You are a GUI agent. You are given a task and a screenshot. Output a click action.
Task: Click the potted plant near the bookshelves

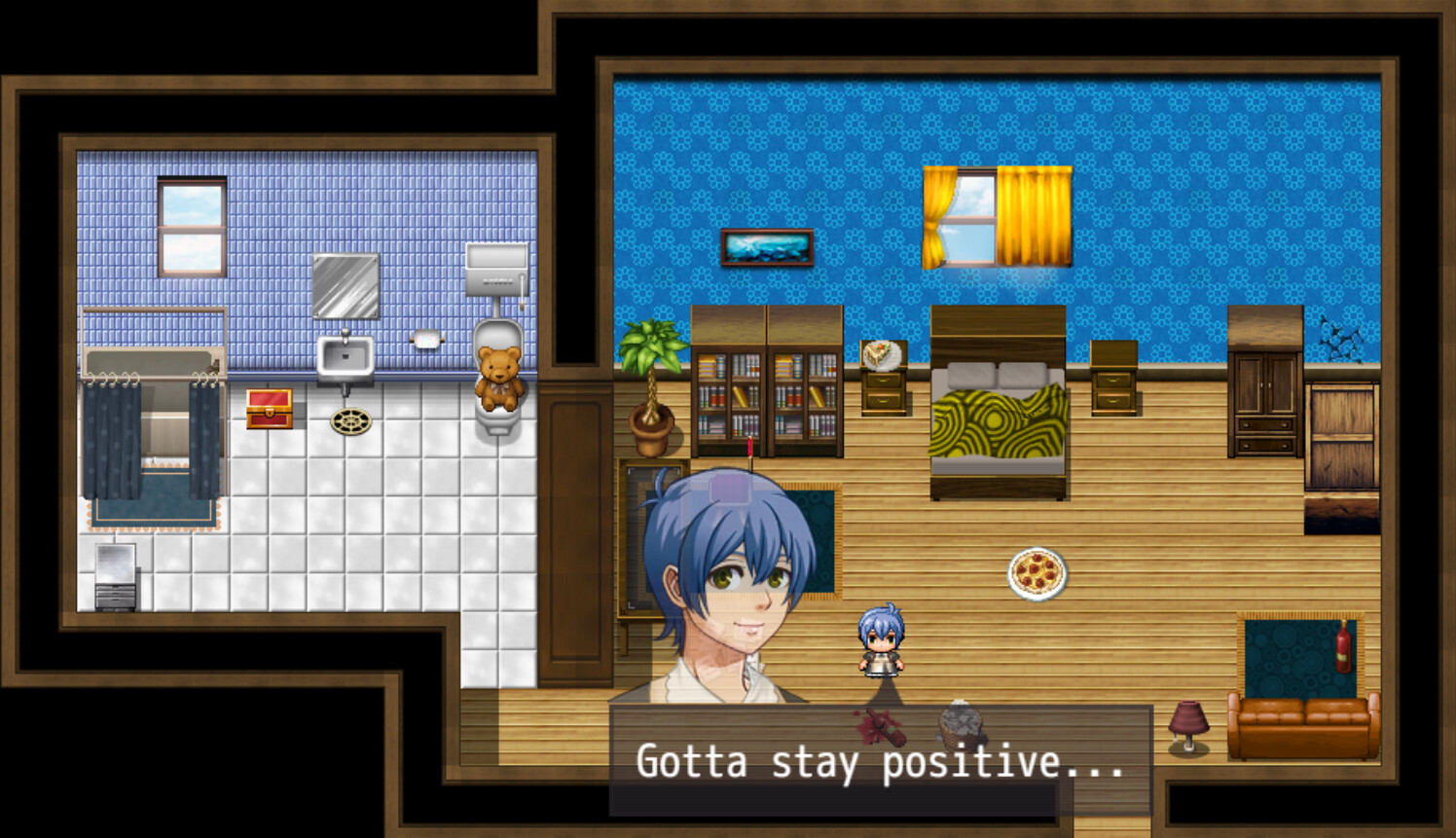click(x=652, y=389)
